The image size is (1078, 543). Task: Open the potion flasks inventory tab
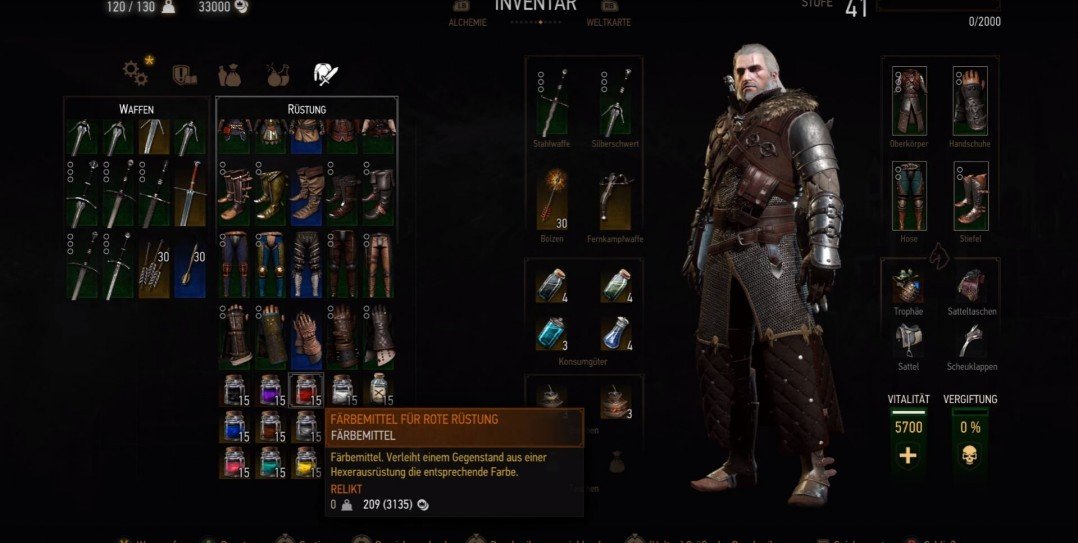click(x=277, y=73)
